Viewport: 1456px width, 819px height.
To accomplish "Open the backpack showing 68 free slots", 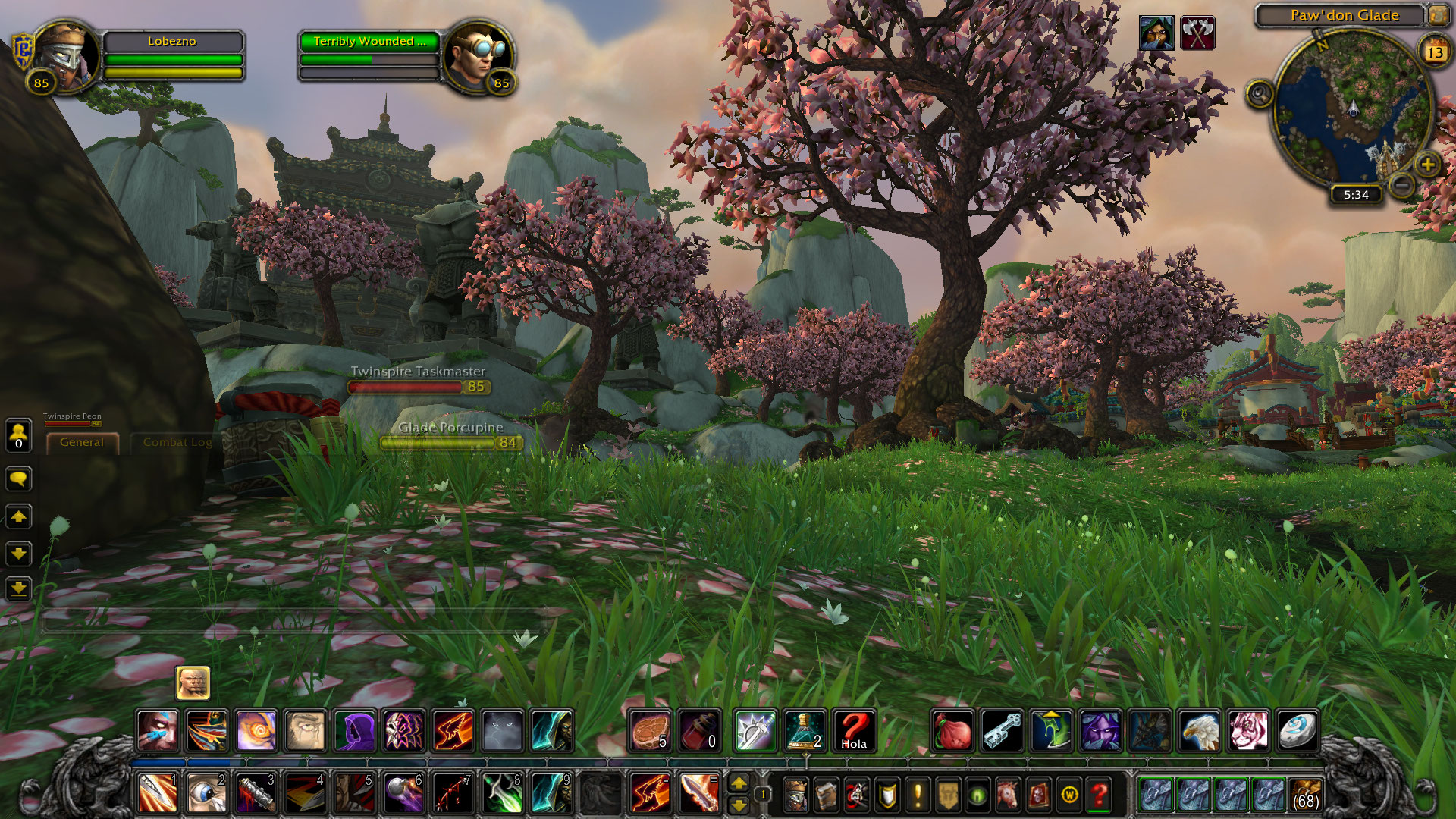I will [1305, 795].
